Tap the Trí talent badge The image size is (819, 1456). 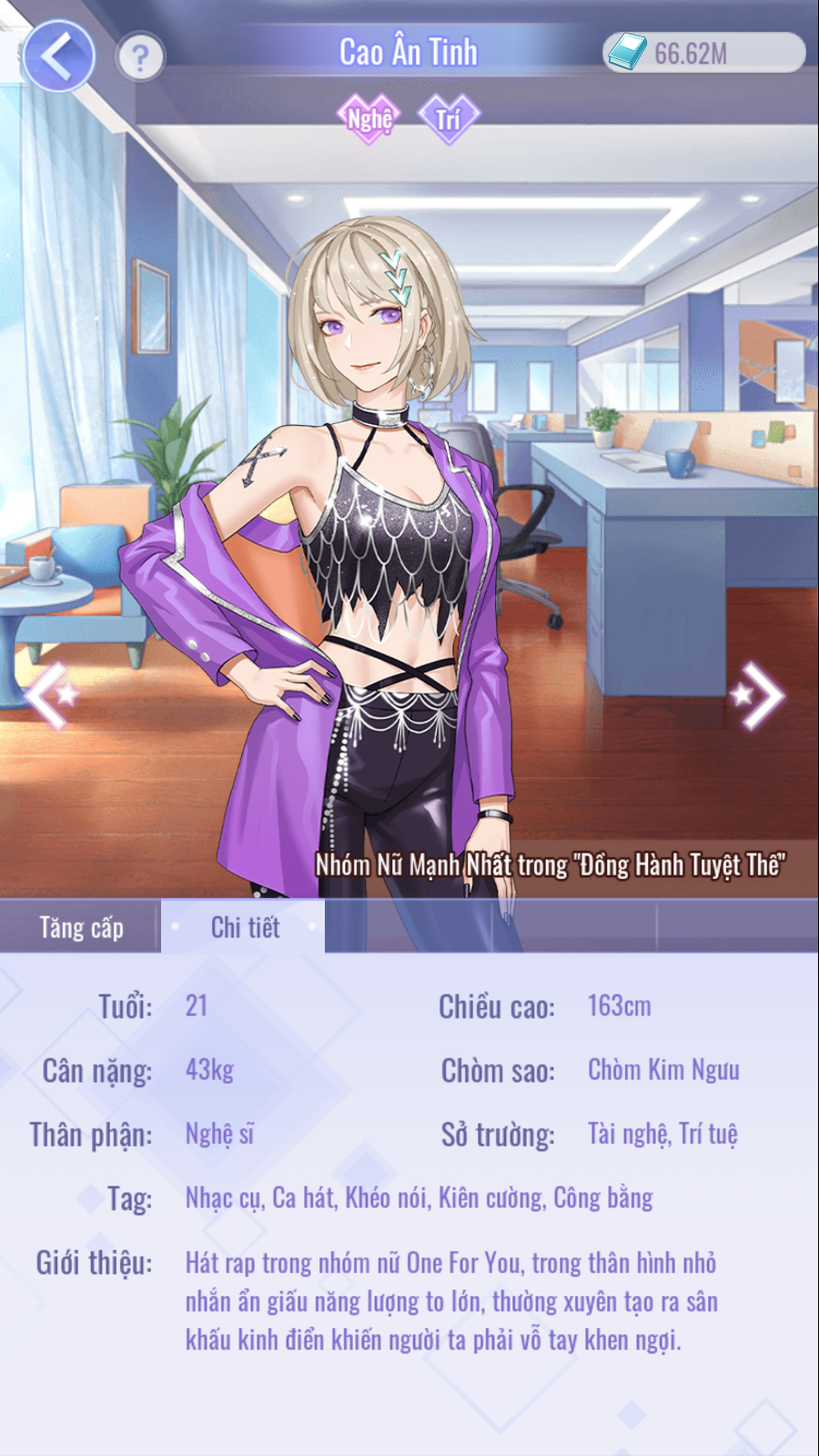(x=448, y=118)
